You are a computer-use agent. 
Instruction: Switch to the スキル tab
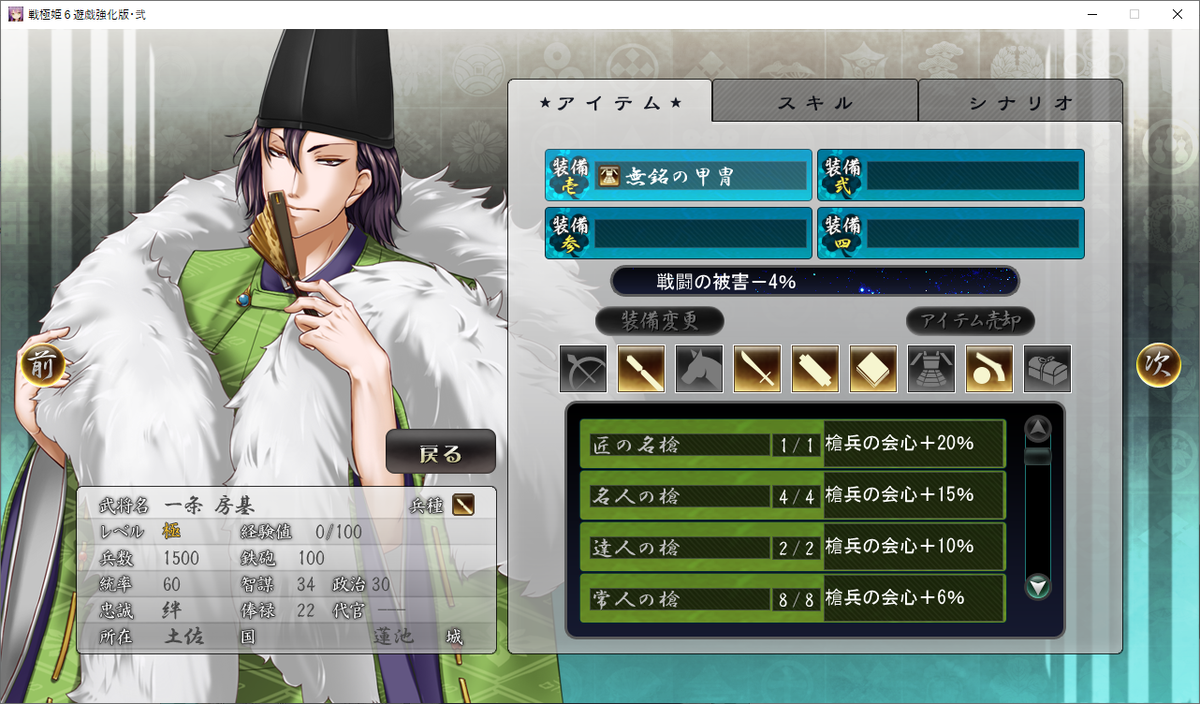tap(815, 102)
